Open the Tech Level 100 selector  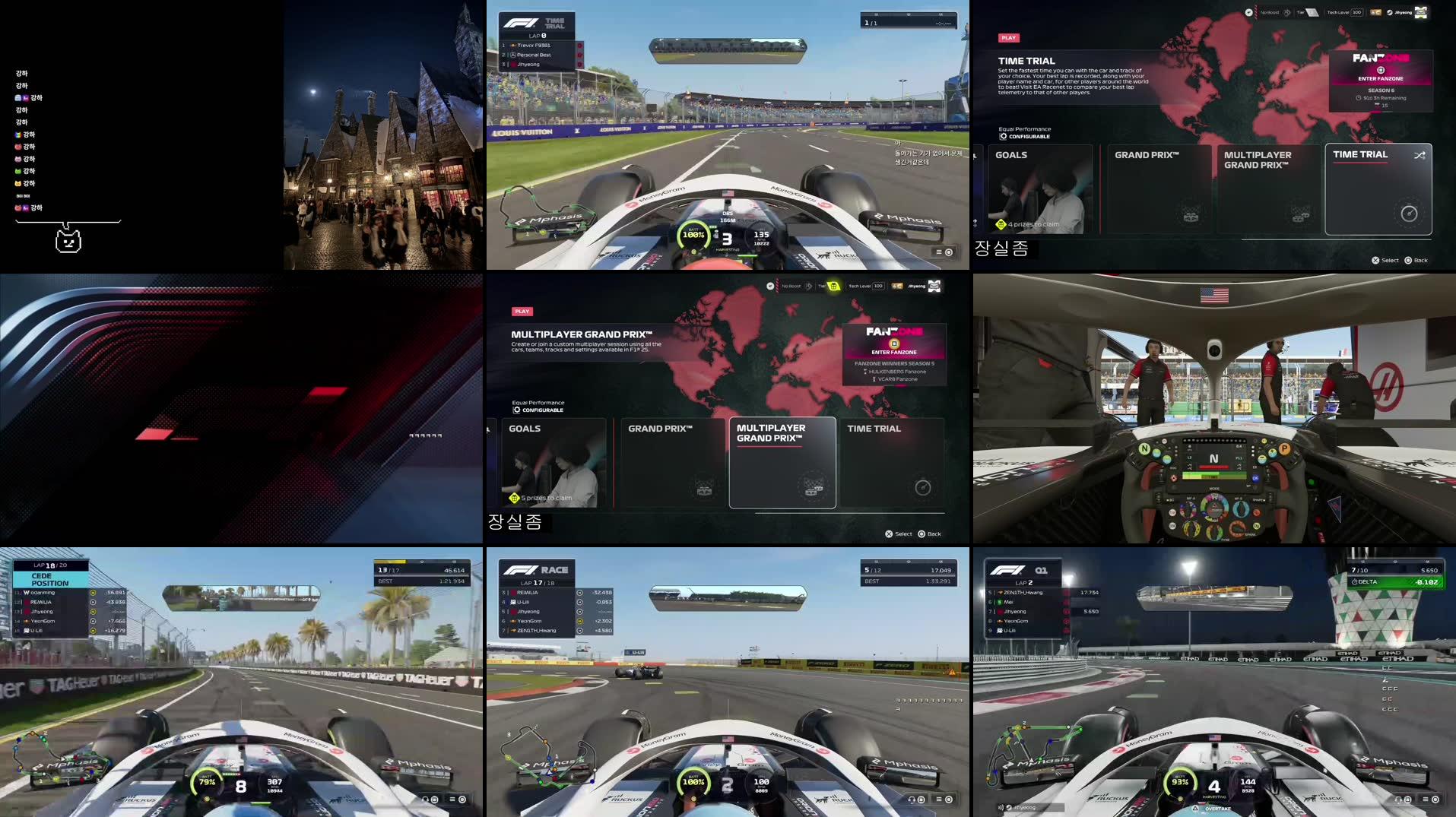coord(1356,12)
